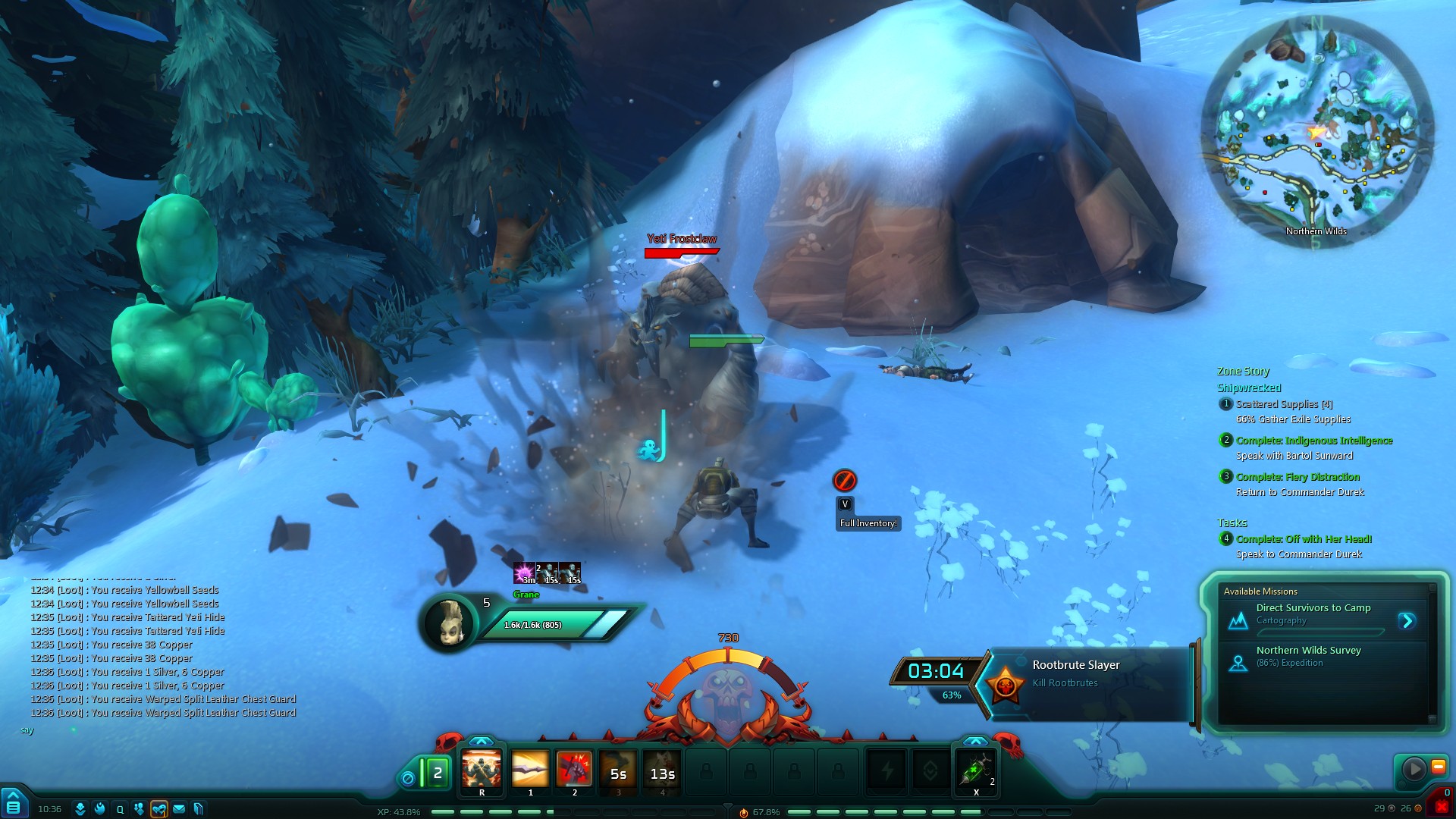Use the green medical syringe item

click(x=975, y=771)
